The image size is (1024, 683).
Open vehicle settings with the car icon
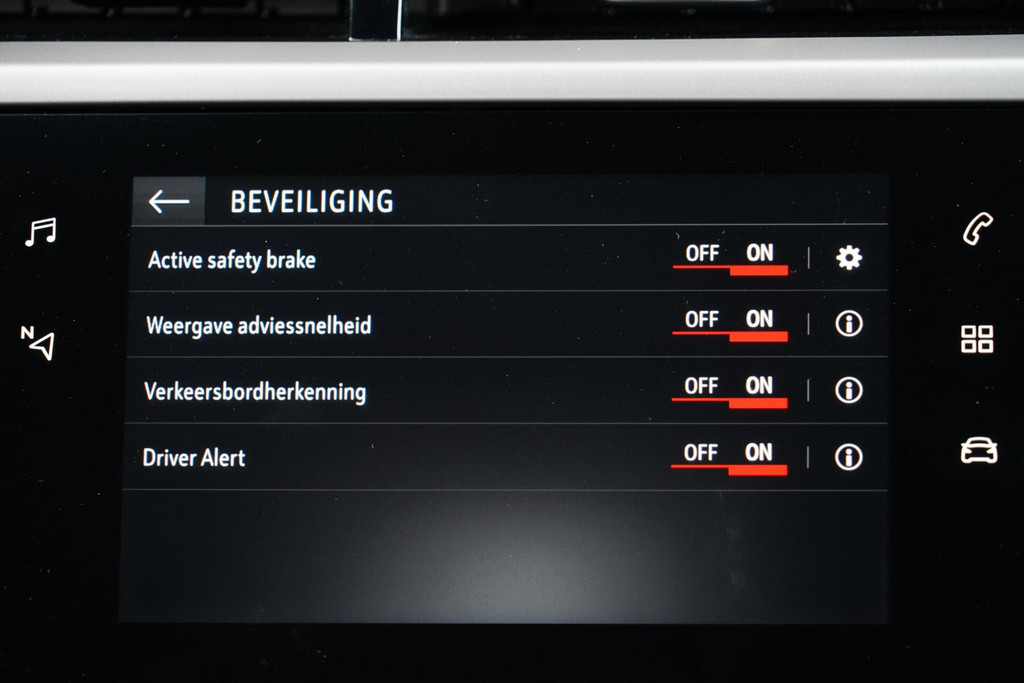click(979, 451)
